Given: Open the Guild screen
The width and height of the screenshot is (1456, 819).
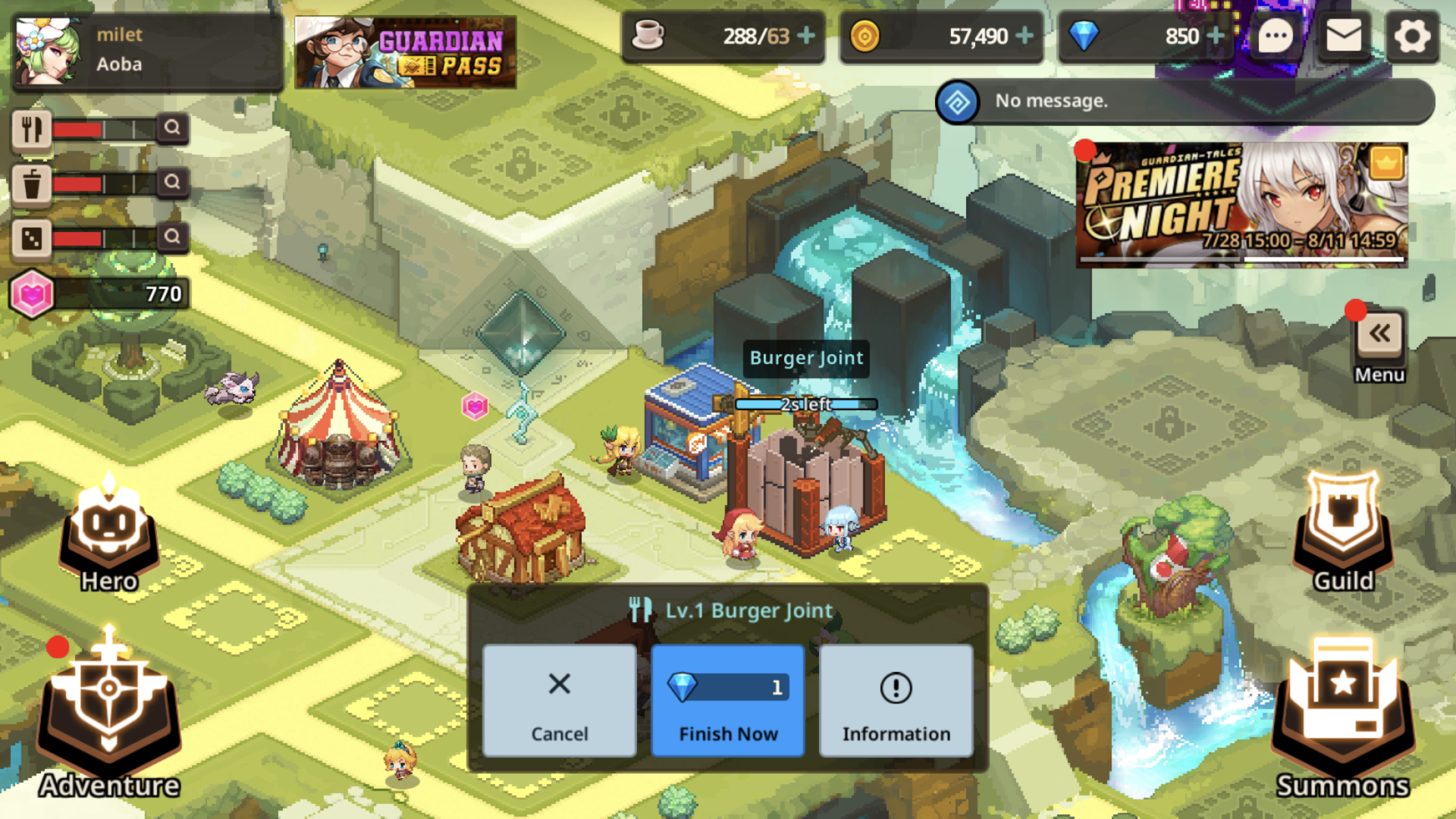Looking at the screenshot, I should tap(1343, 531).
